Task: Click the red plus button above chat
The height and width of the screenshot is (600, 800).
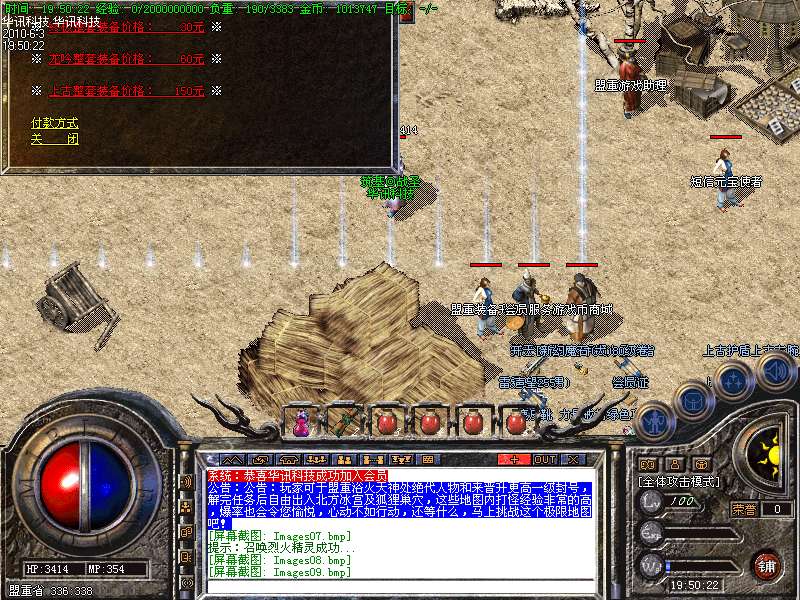Action: coord(514,459)
